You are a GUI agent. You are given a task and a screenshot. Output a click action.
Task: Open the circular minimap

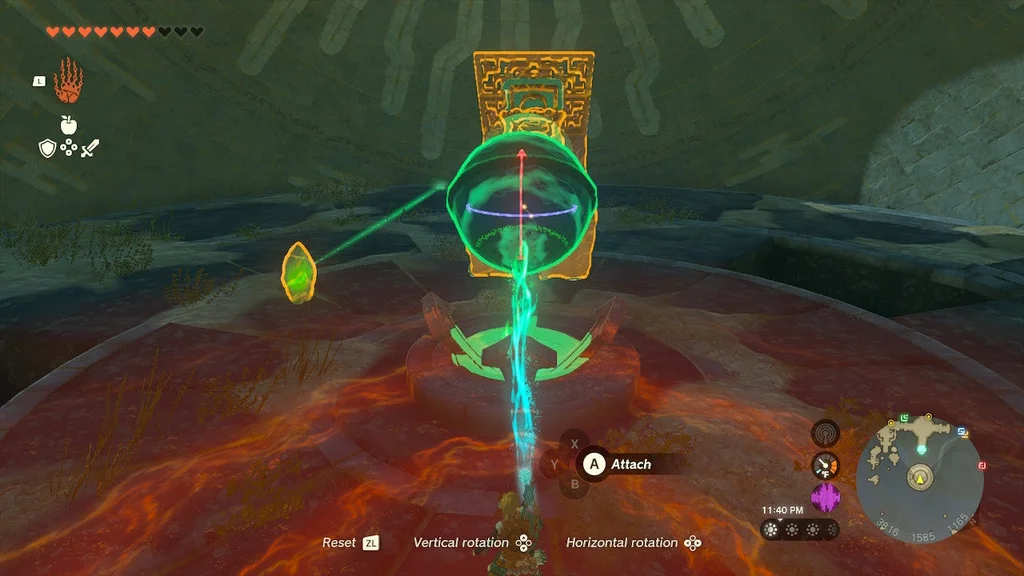(x=920, y=479)
